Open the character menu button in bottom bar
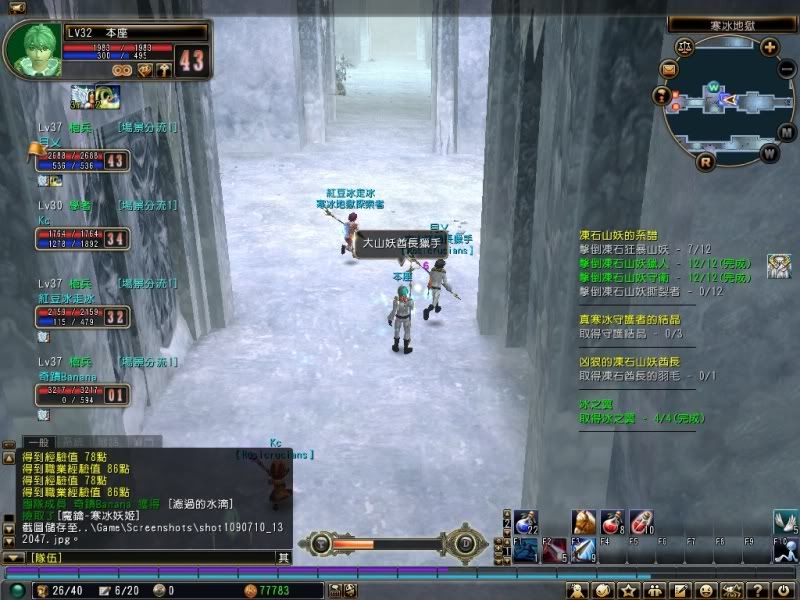Screen dimensions: 800x600 coord(580,590)
